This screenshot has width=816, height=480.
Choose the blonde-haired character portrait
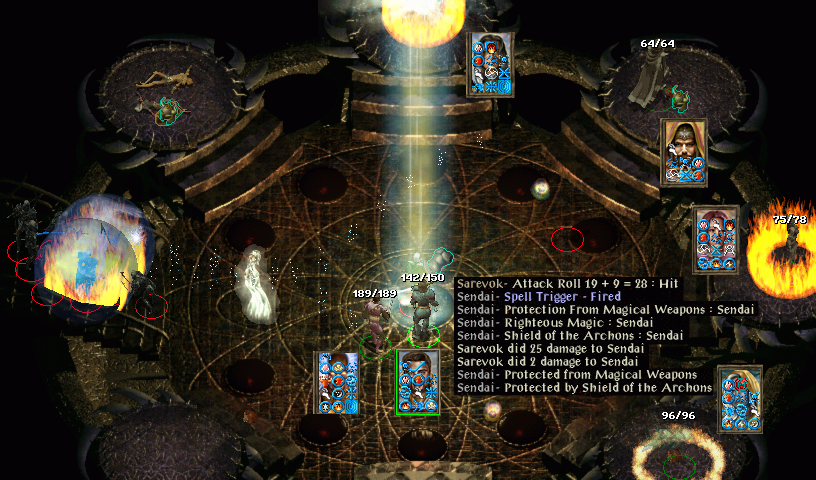coord(740,398)
